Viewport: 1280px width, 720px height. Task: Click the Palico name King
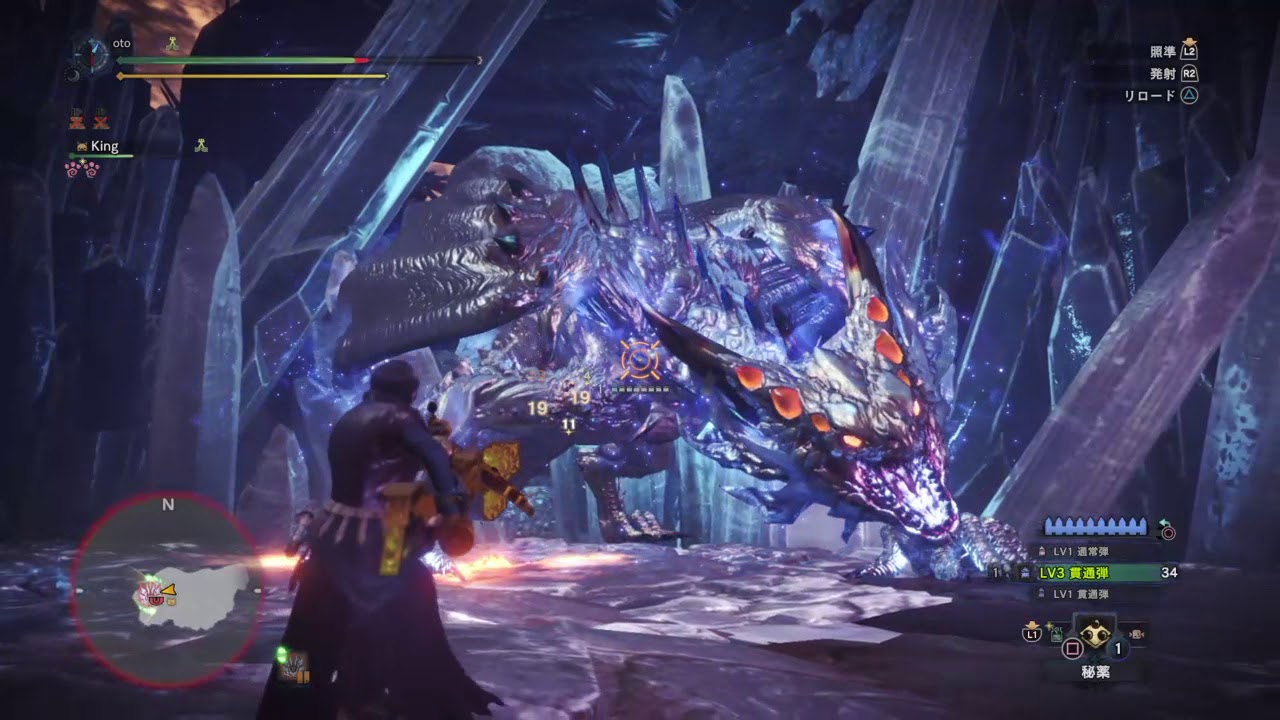[x=104, y=146]
